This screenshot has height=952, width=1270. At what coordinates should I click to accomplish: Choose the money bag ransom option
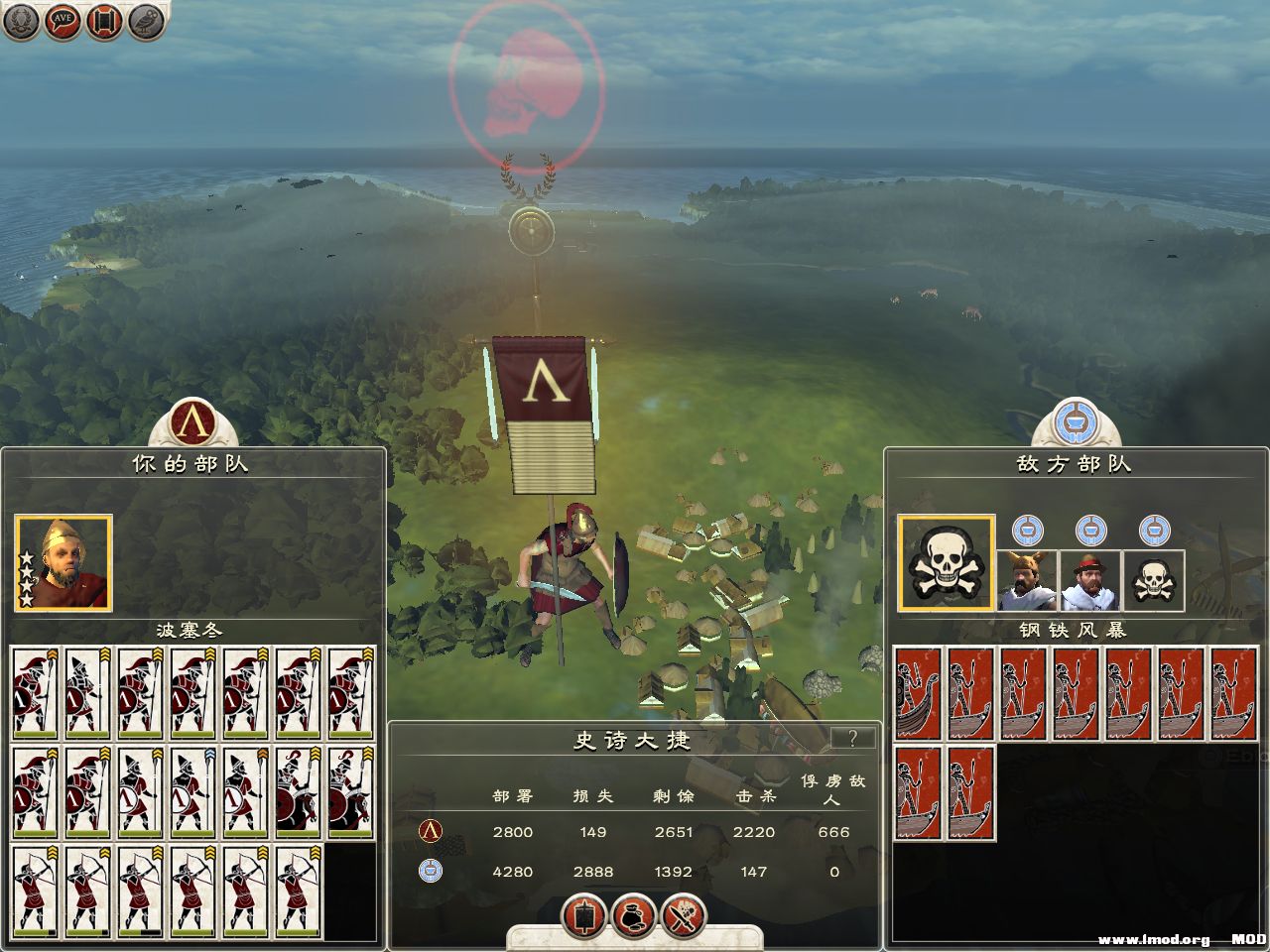pyautogui.click(x=634, y=915)
